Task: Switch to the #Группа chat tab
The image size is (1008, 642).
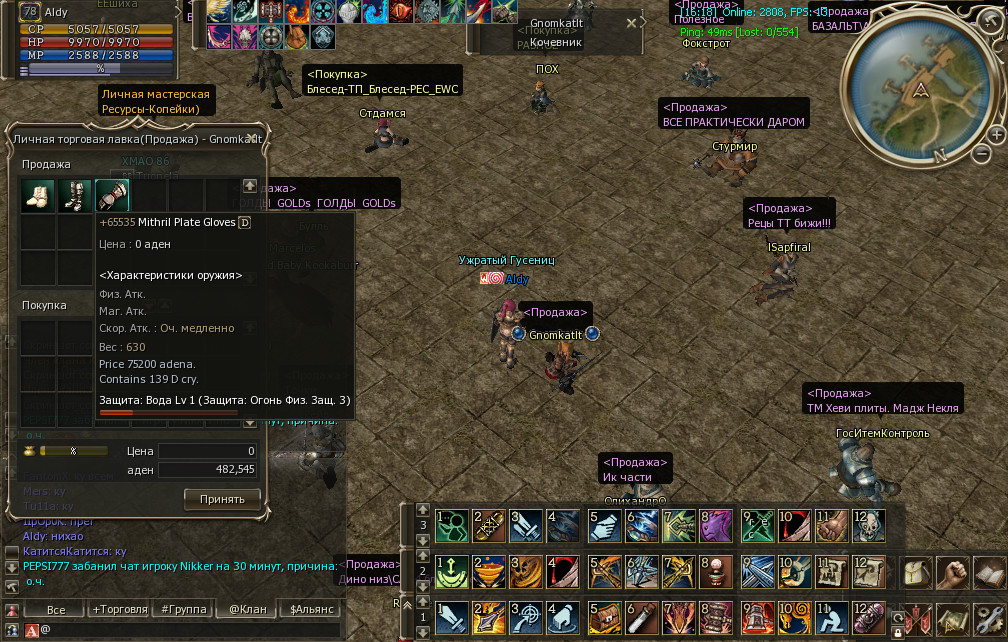Action: coord(183,609)
